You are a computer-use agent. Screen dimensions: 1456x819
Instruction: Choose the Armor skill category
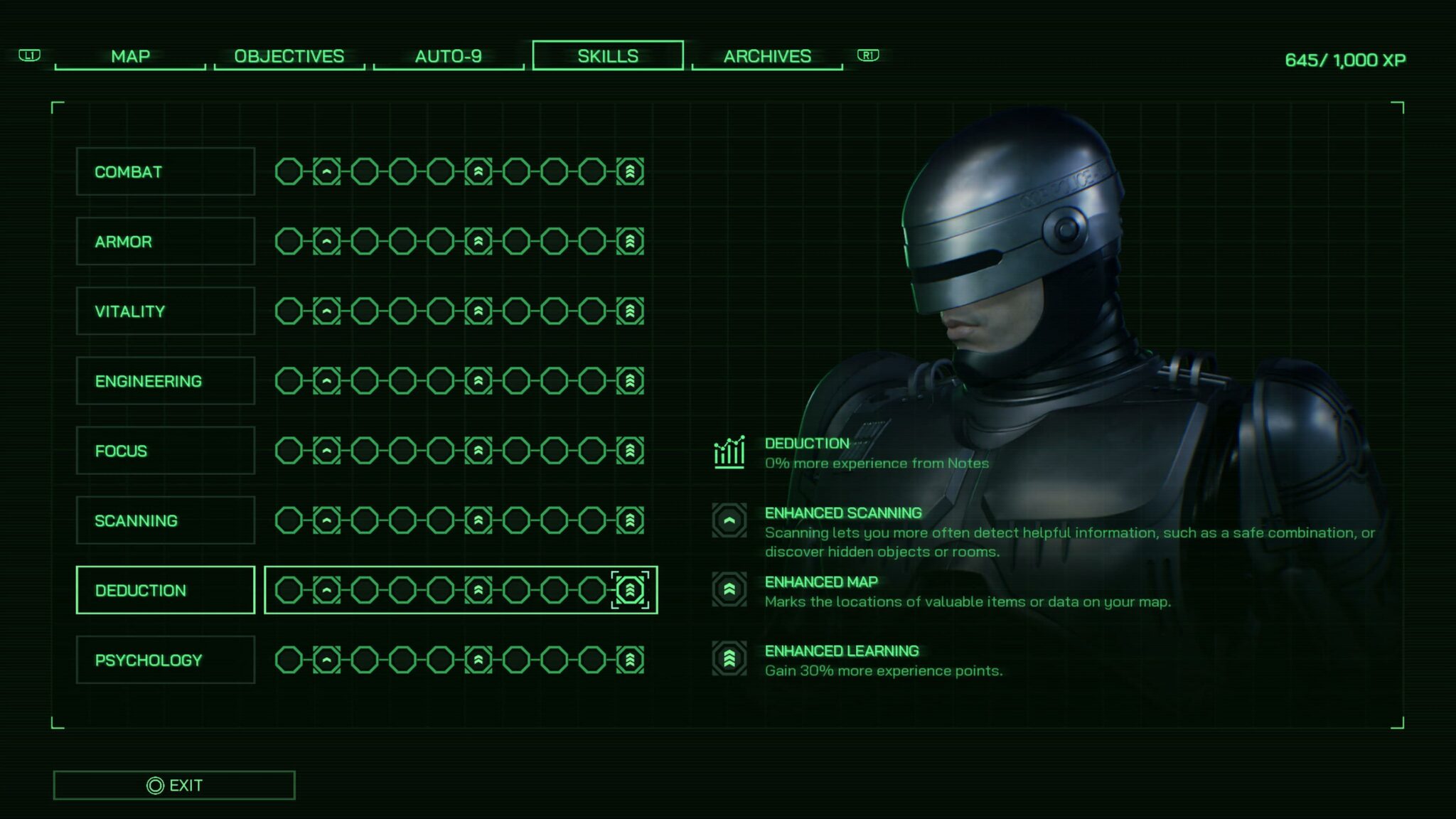click(x=165, y=242)
